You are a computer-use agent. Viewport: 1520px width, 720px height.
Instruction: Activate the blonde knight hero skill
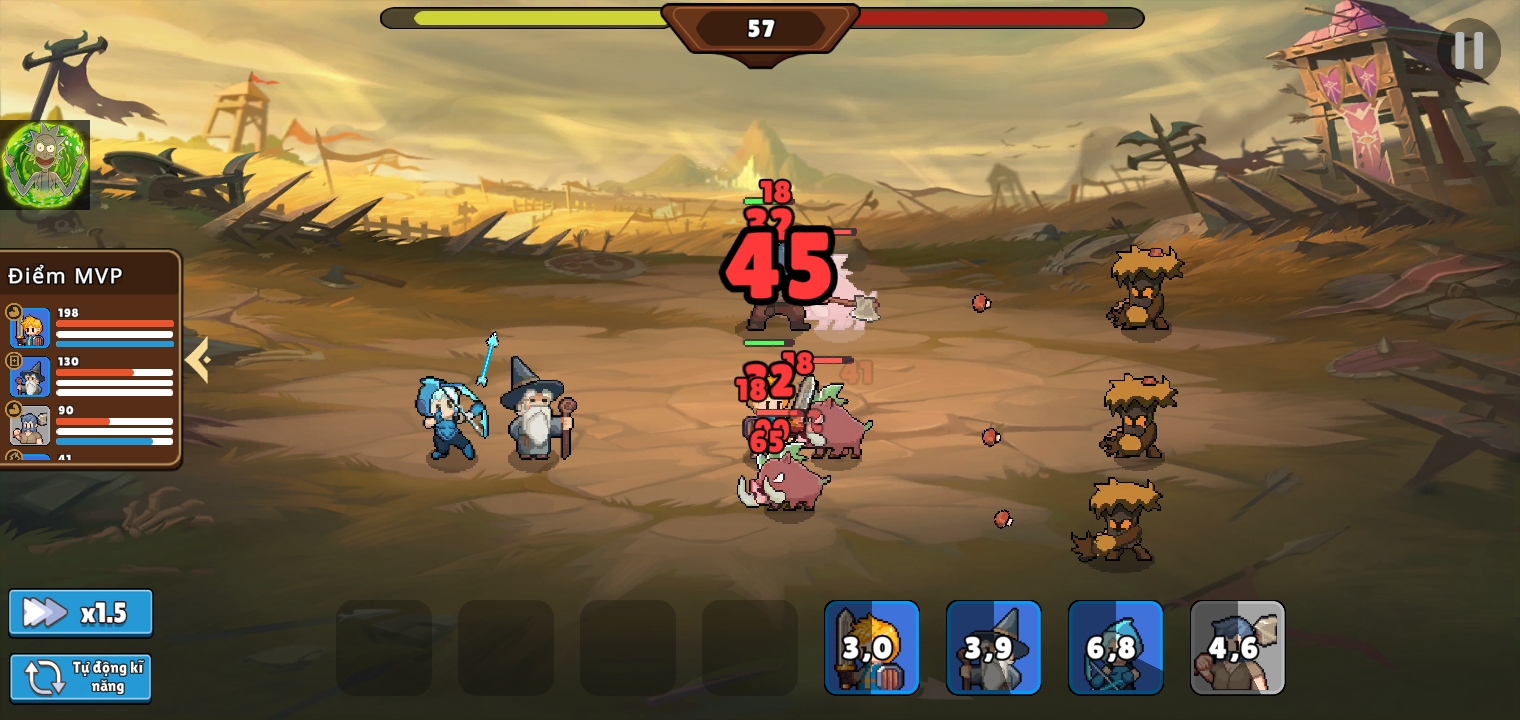871,647
